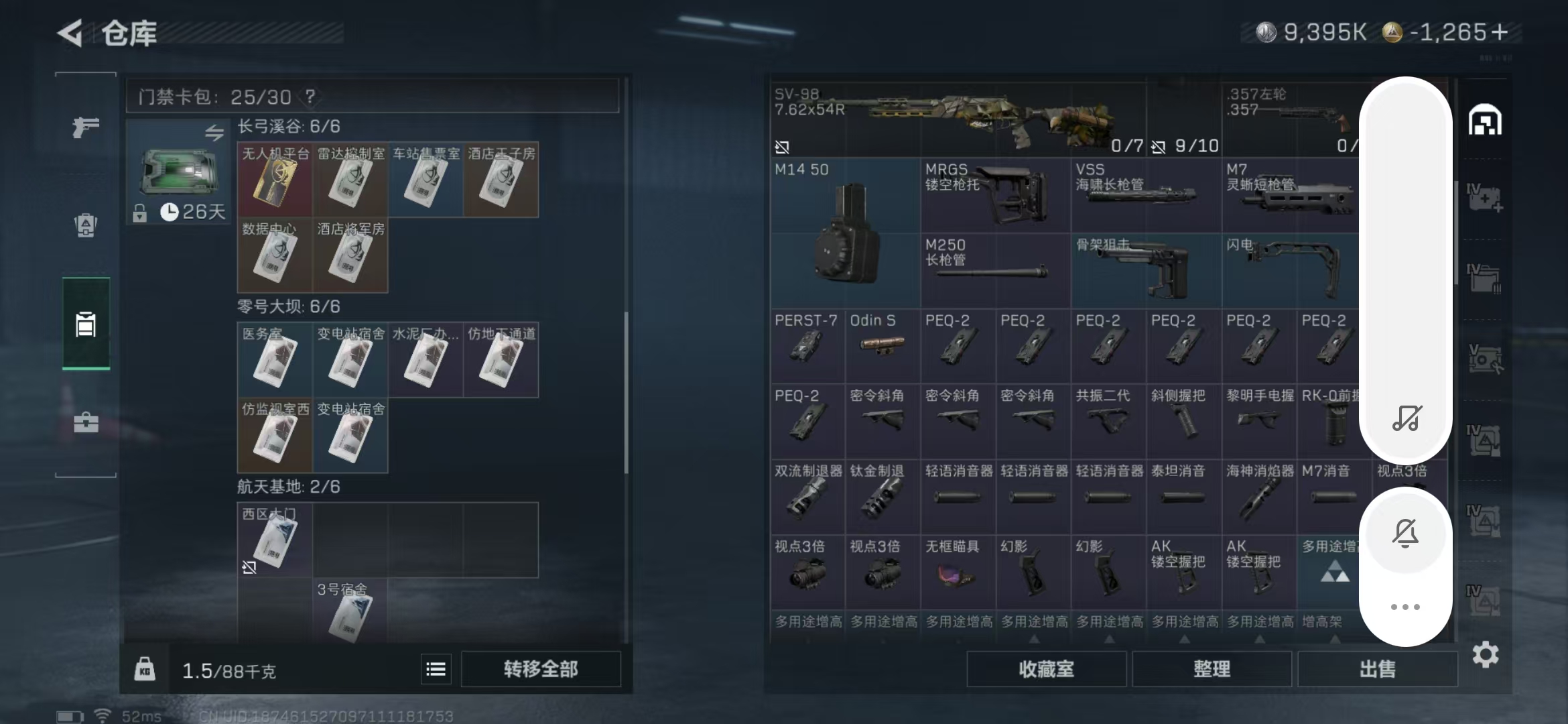Pick the 医务室 keycard
The image size is (1568, 724).
pyautogui.click(x=275, y=360)
